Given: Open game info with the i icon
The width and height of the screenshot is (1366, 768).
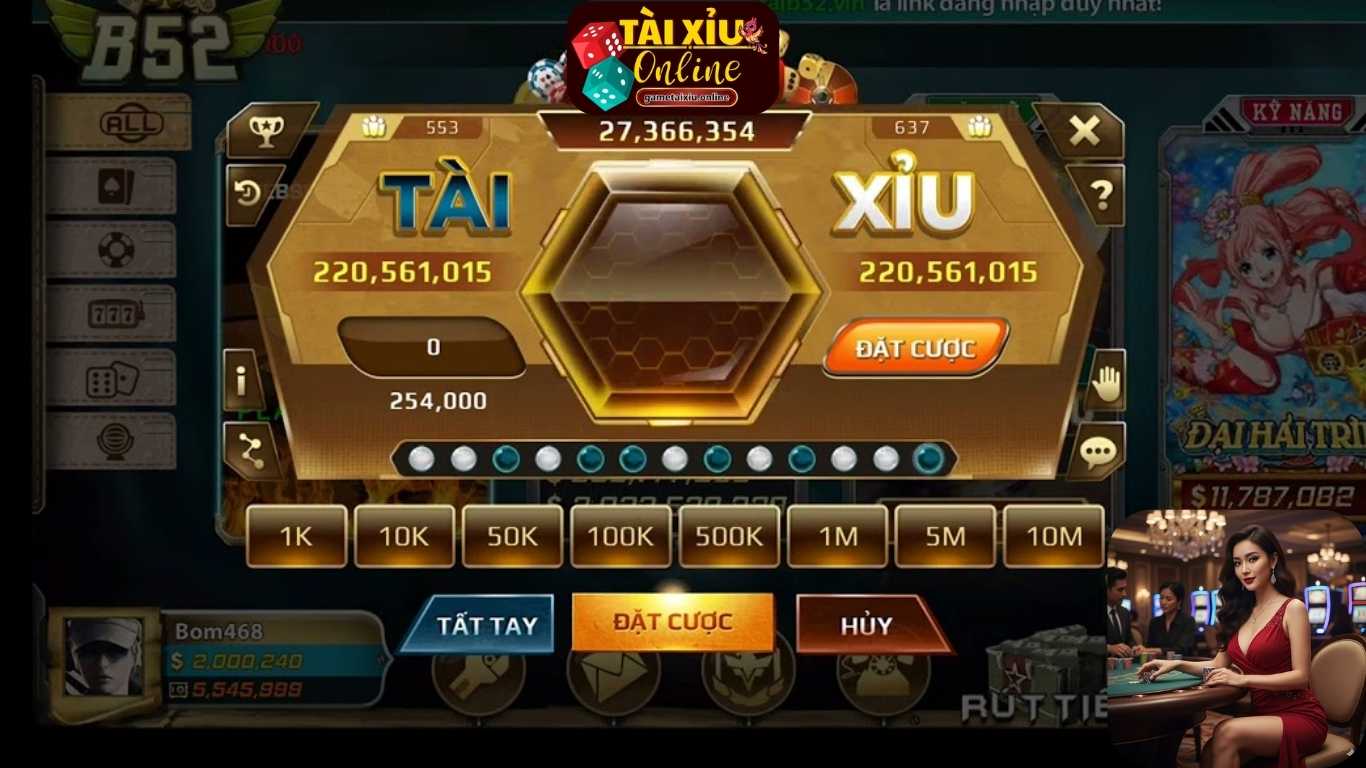Looking at the screenshot, I should pyautogui.click(x=243, y=378).
